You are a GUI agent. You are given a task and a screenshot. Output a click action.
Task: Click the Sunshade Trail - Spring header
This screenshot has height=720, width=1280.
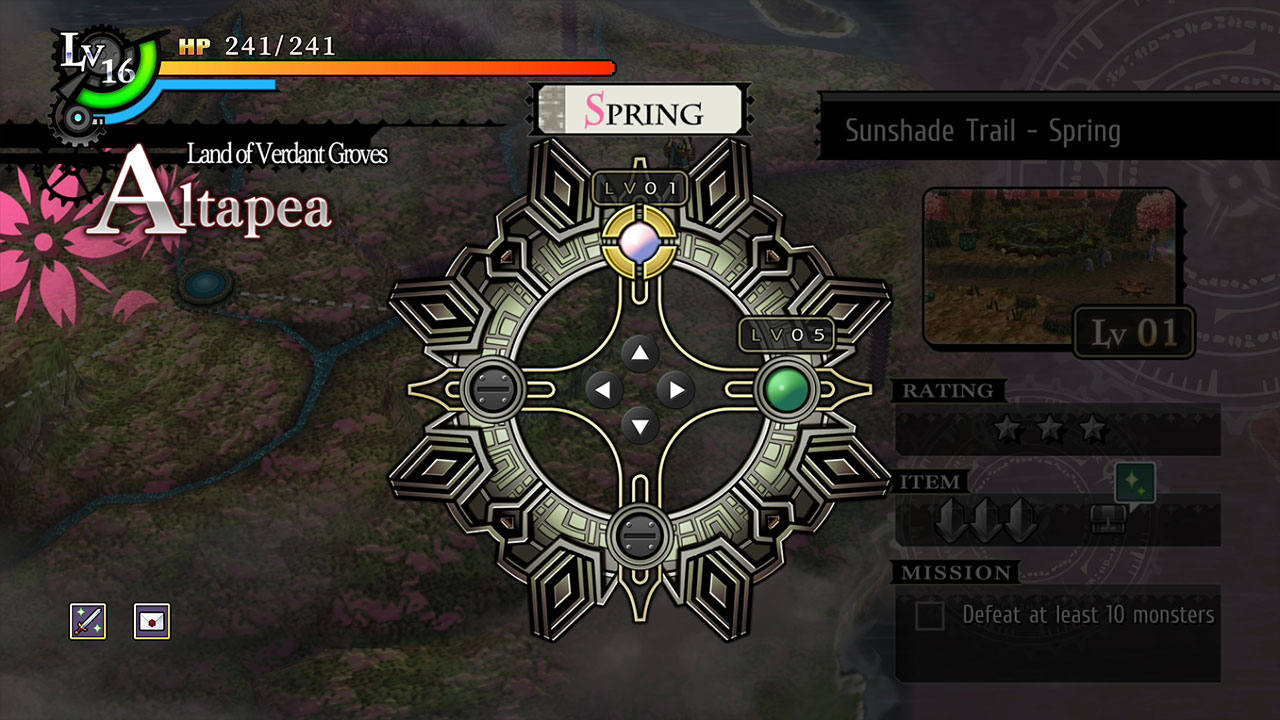pos(984,130)
